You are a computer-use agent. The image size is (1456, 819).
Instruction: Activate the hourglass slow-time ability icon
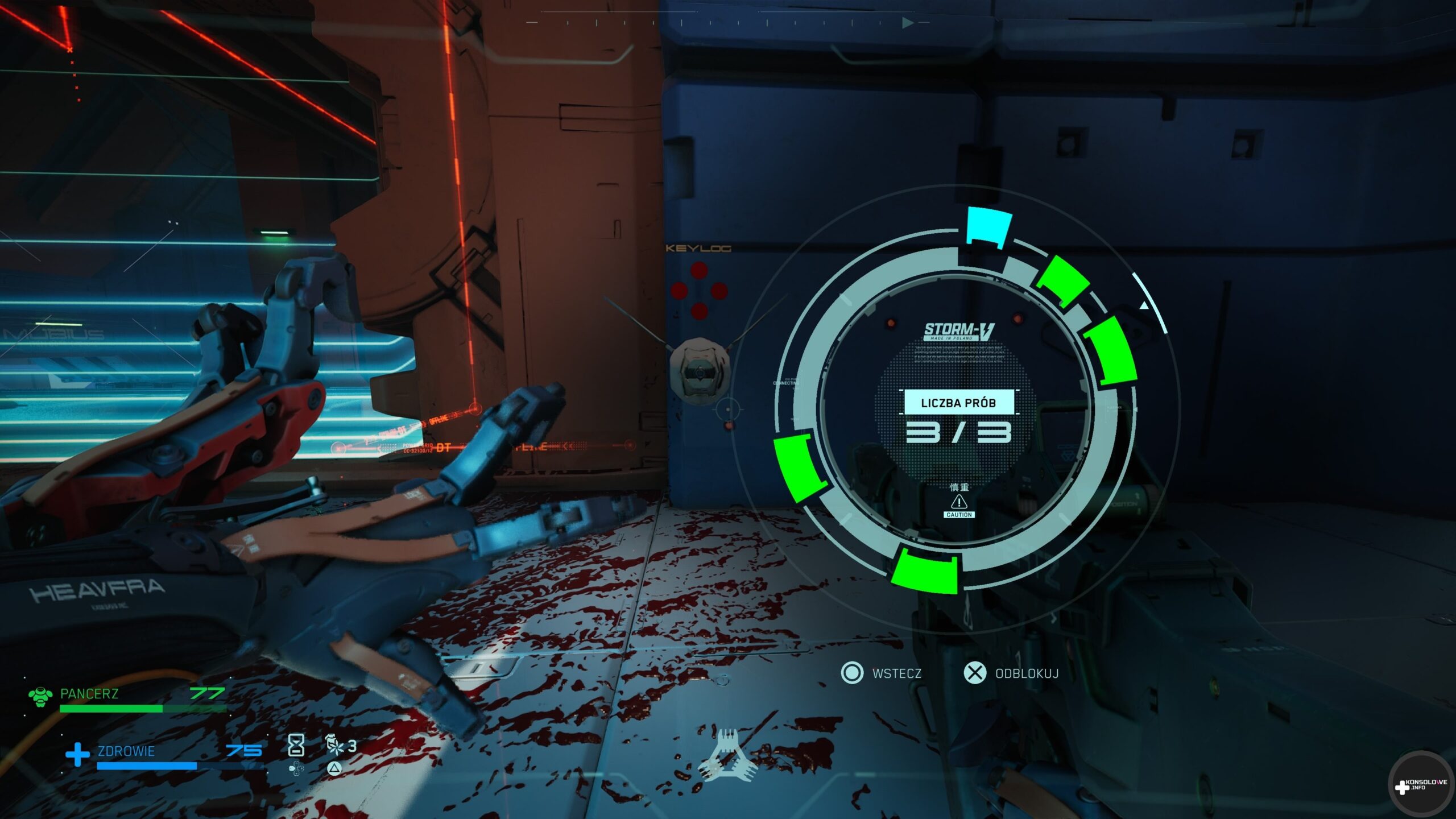click(x=296, y=745)
